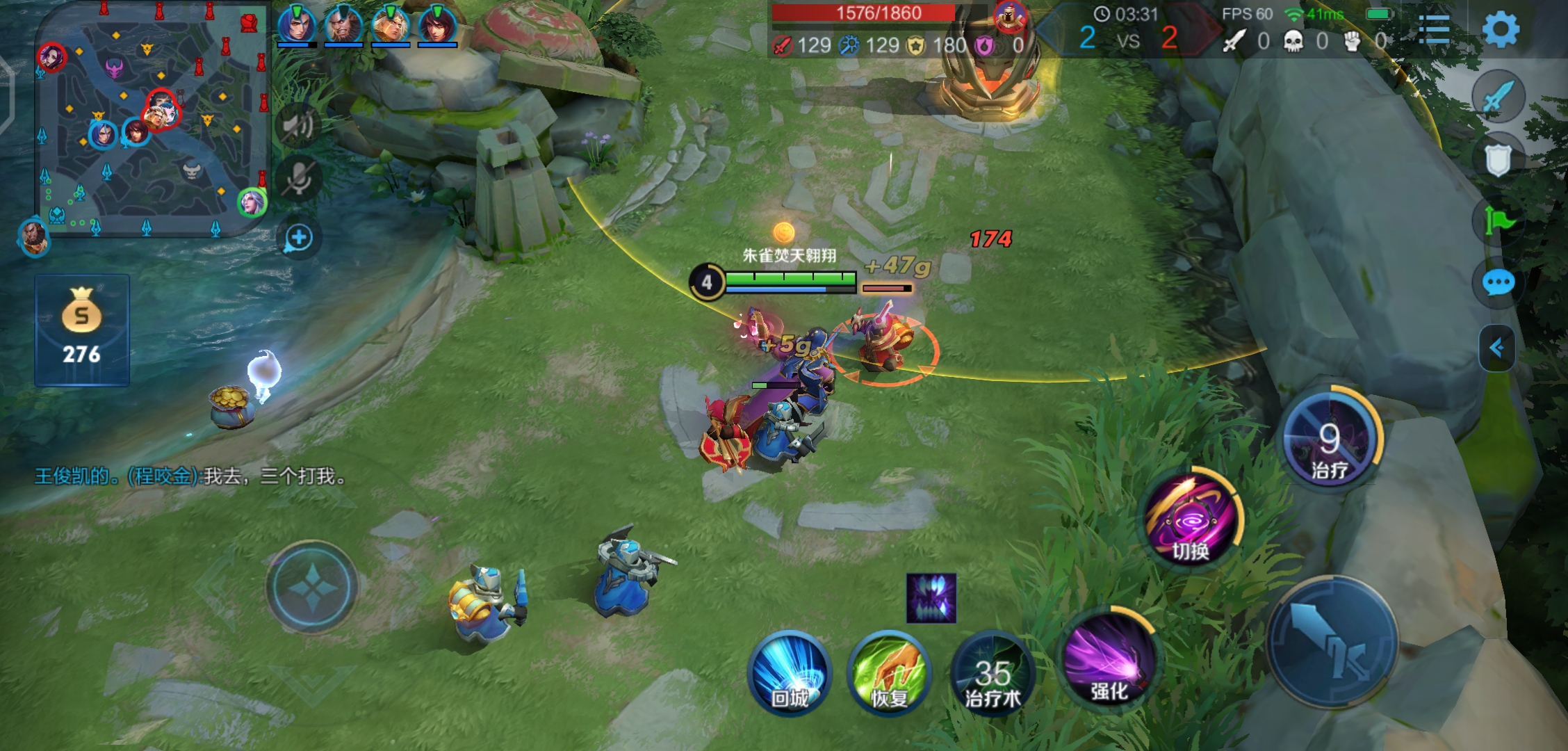Viewport: 1568px width, 751px height.
Task: Tap the minimap to view the battlefield
Action: click(152, 118)
